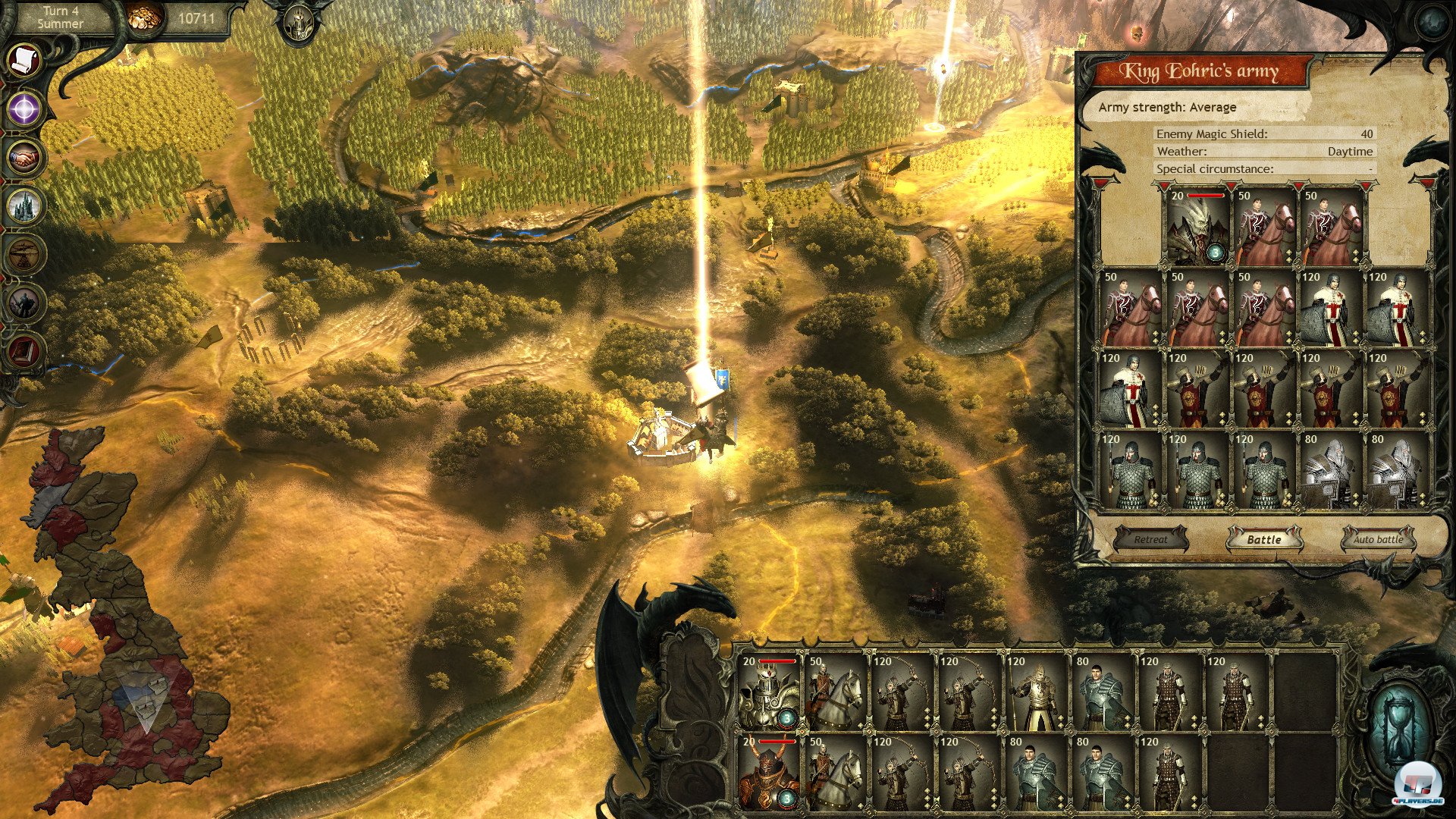The image size is (1456, 819).
Task: Select the red horned-helmet hero portrait
Action: (767, 772)
